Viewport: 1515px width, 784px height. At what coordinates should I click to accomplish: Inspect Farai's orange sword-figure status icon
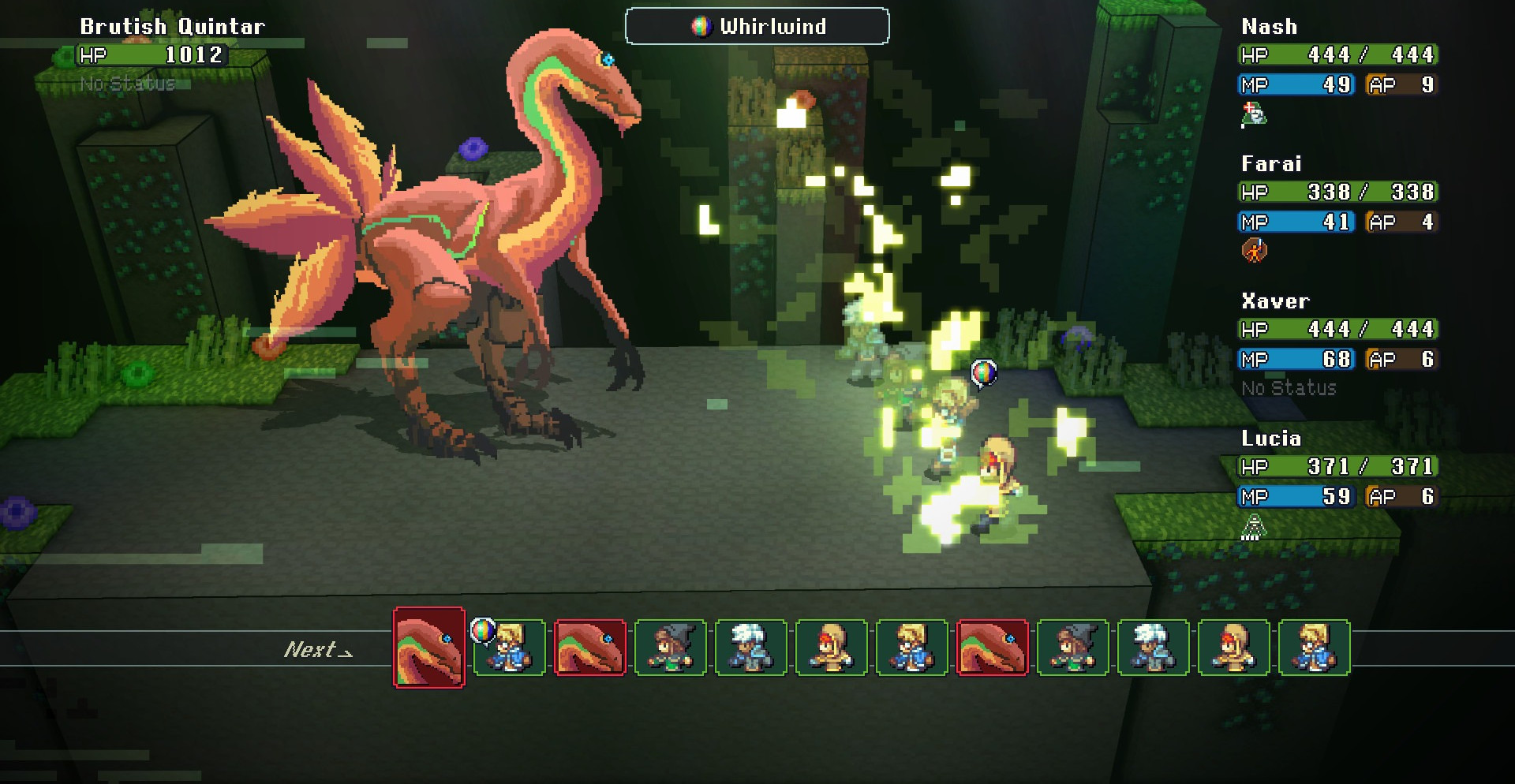[1254, 252]
